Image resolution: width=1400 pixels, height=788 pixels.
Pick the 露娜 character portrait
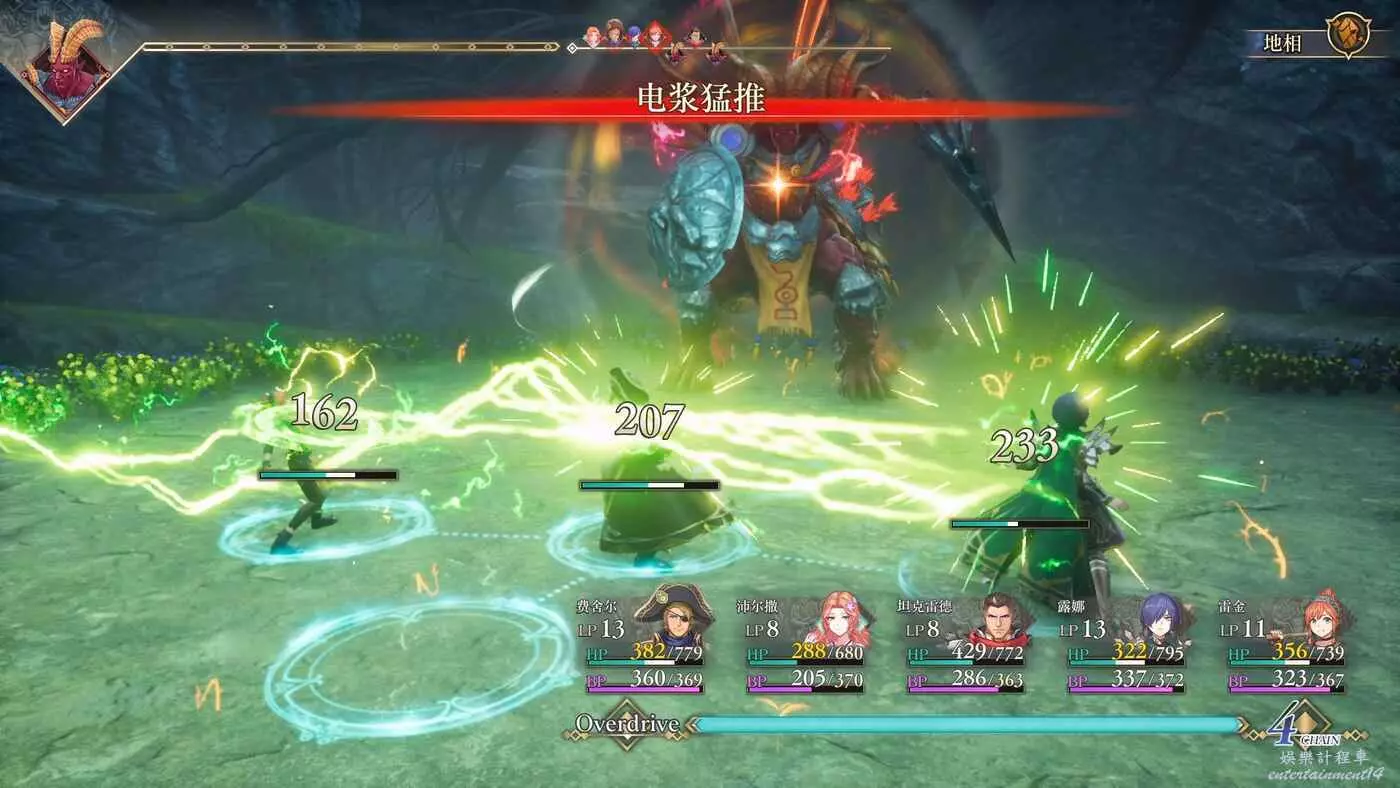click(x=1159, y=620)
